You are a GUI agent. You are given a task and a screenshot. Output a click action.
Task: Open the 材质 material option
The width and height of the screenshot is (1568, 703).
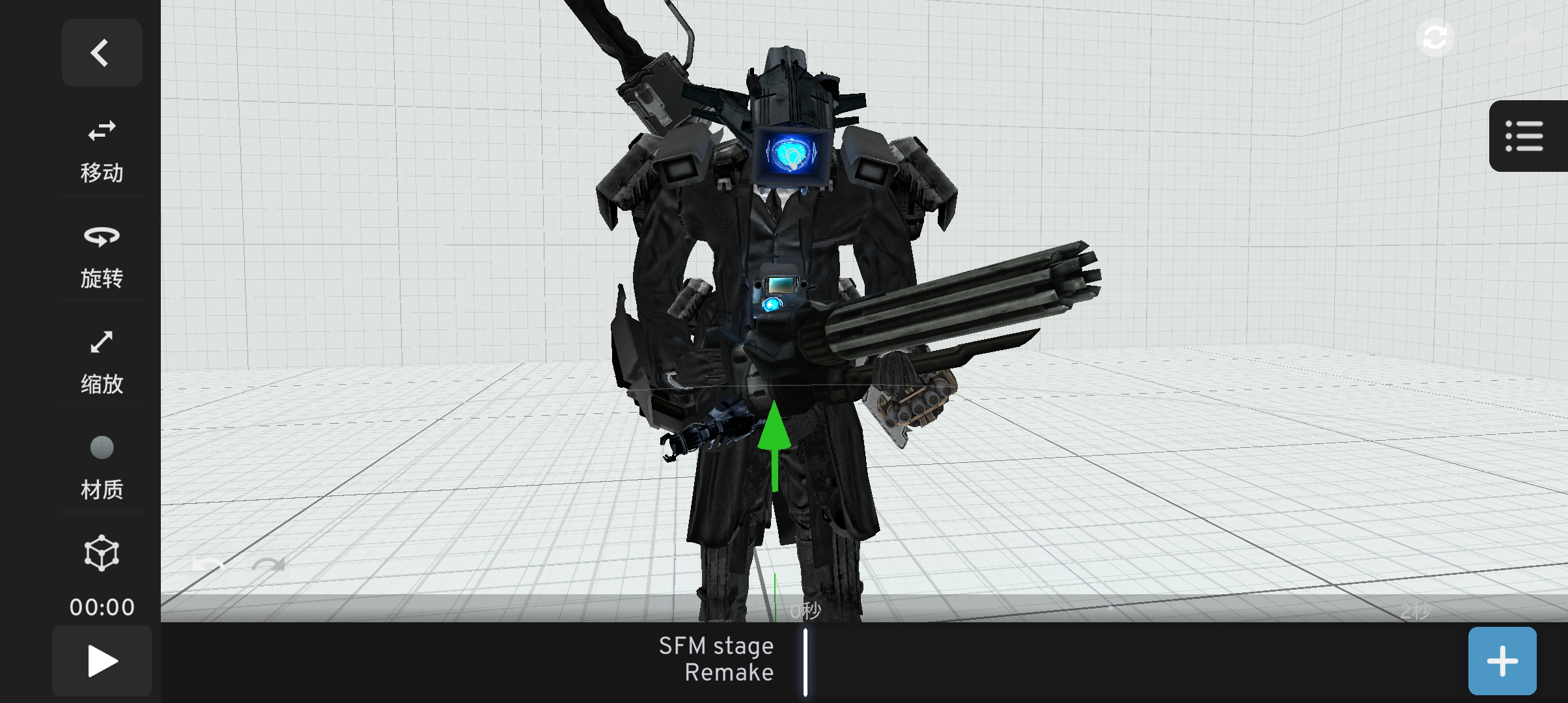(102, 467)
